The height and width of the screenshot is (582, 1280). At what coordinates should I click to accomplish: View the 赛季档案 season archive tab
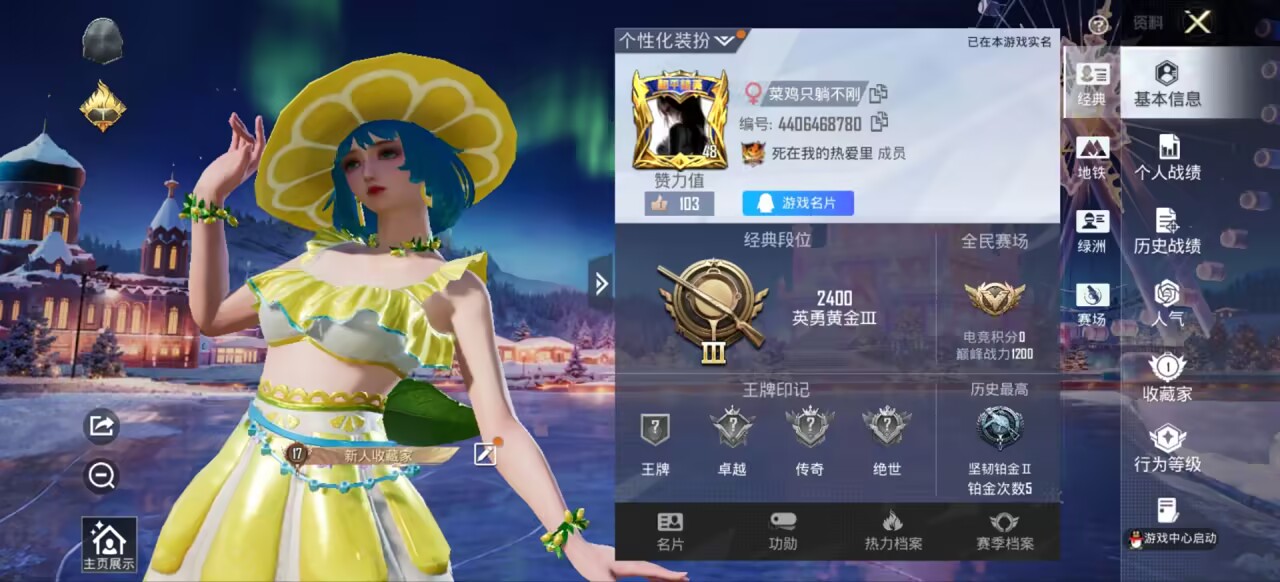(x=1004, y=532)
